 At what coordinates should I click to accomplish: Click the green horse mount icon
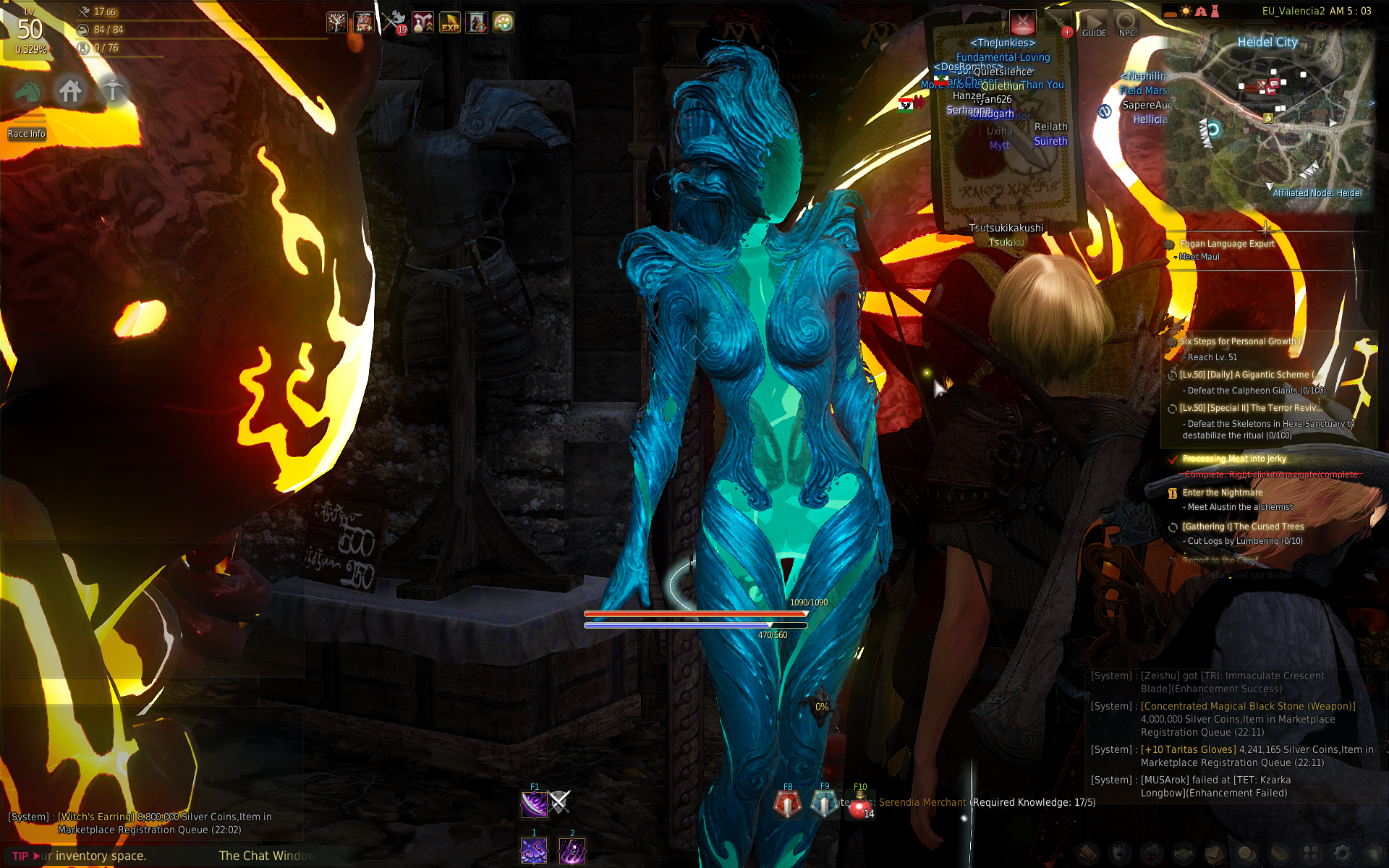(28, 91)
